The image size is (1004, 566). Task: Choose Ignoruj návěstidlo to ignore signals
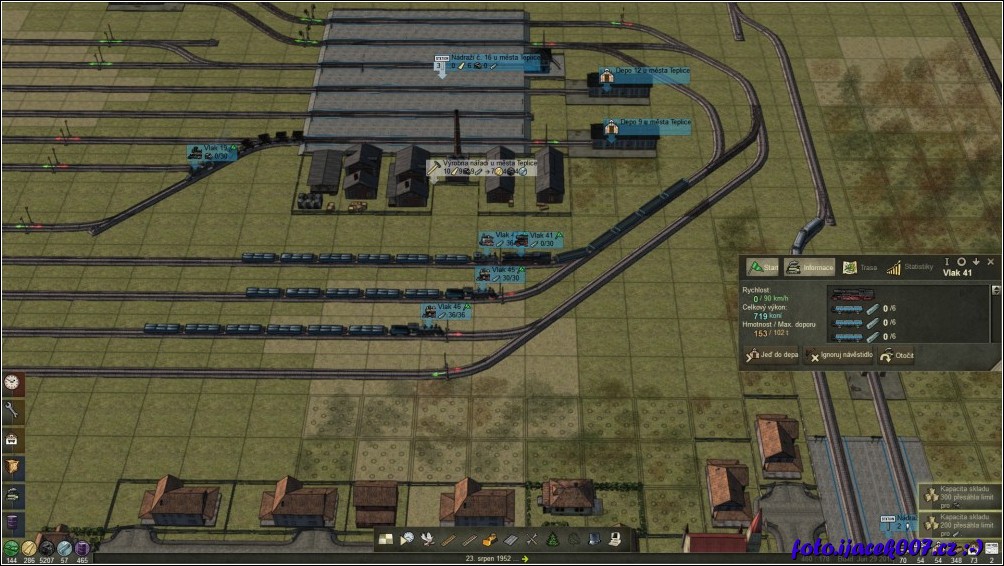(x=840, y=355)
